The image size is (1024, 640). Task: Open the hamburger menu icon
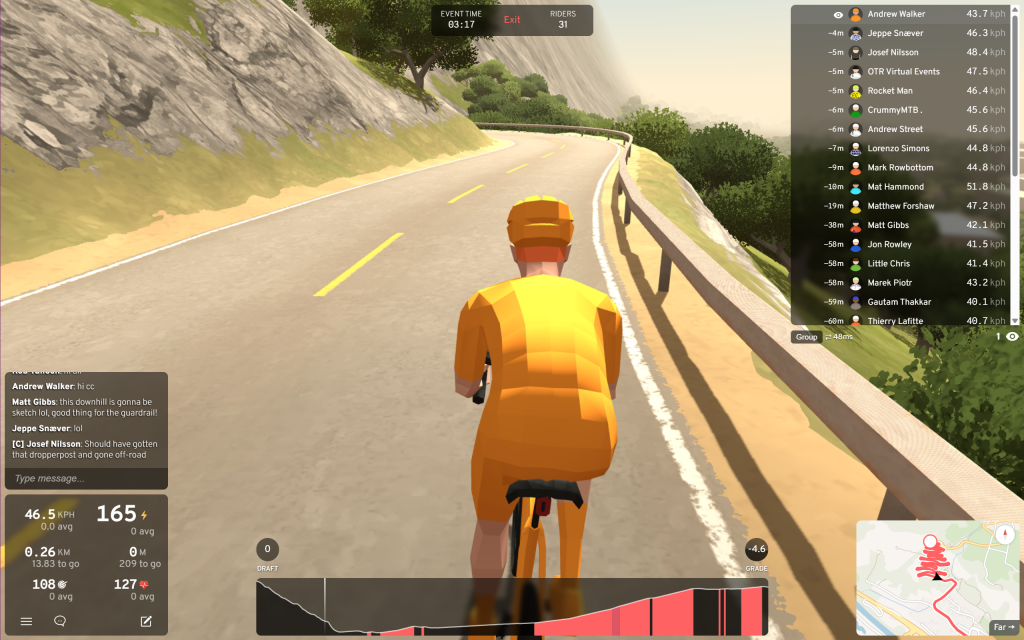pyautogui.click(x=27, y=621)
